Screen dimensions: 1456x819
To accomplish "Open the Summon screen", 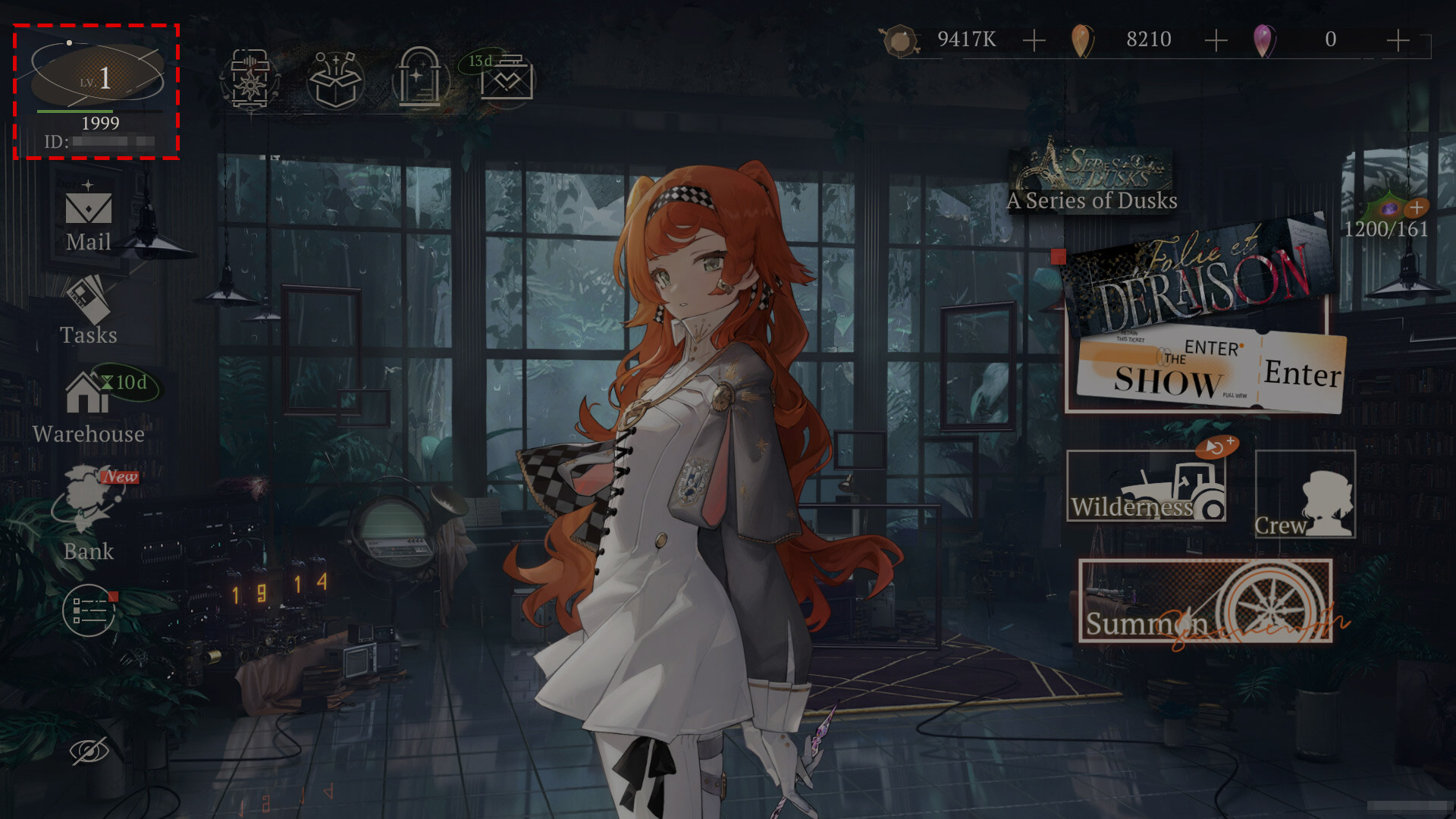I will [1205, 602].
